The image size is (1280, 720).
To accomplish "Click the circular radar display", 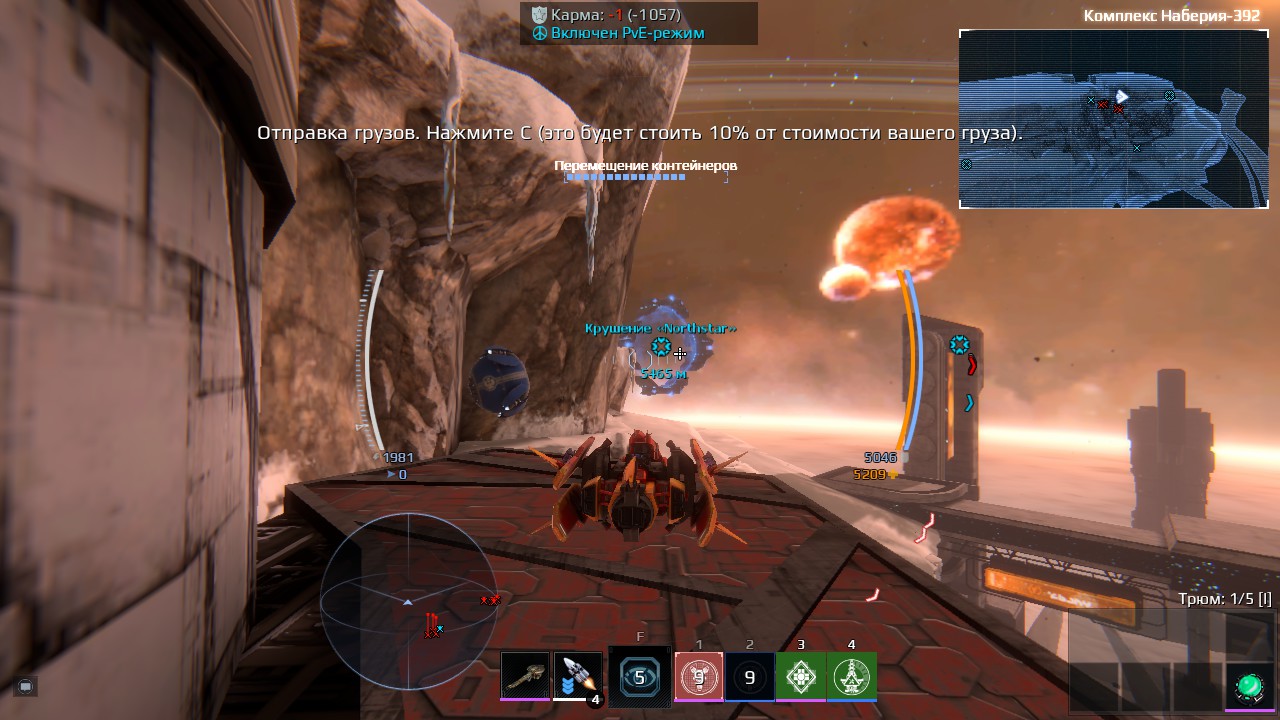I will coord(408,601).
